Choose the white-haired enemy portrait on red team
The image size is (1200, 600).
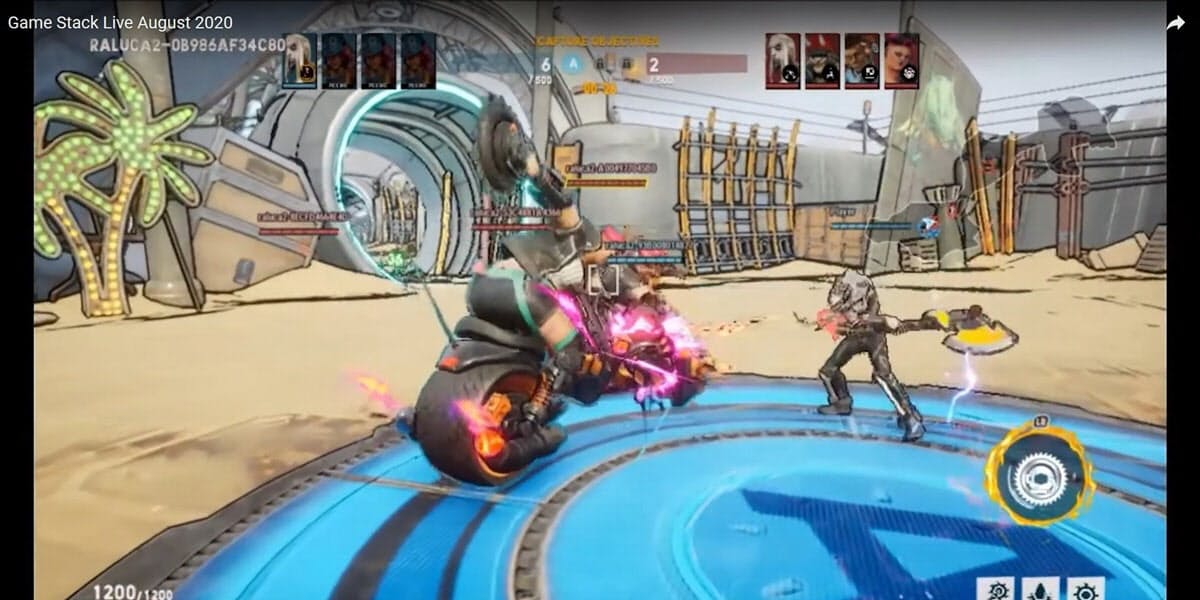tap(783, 60)
